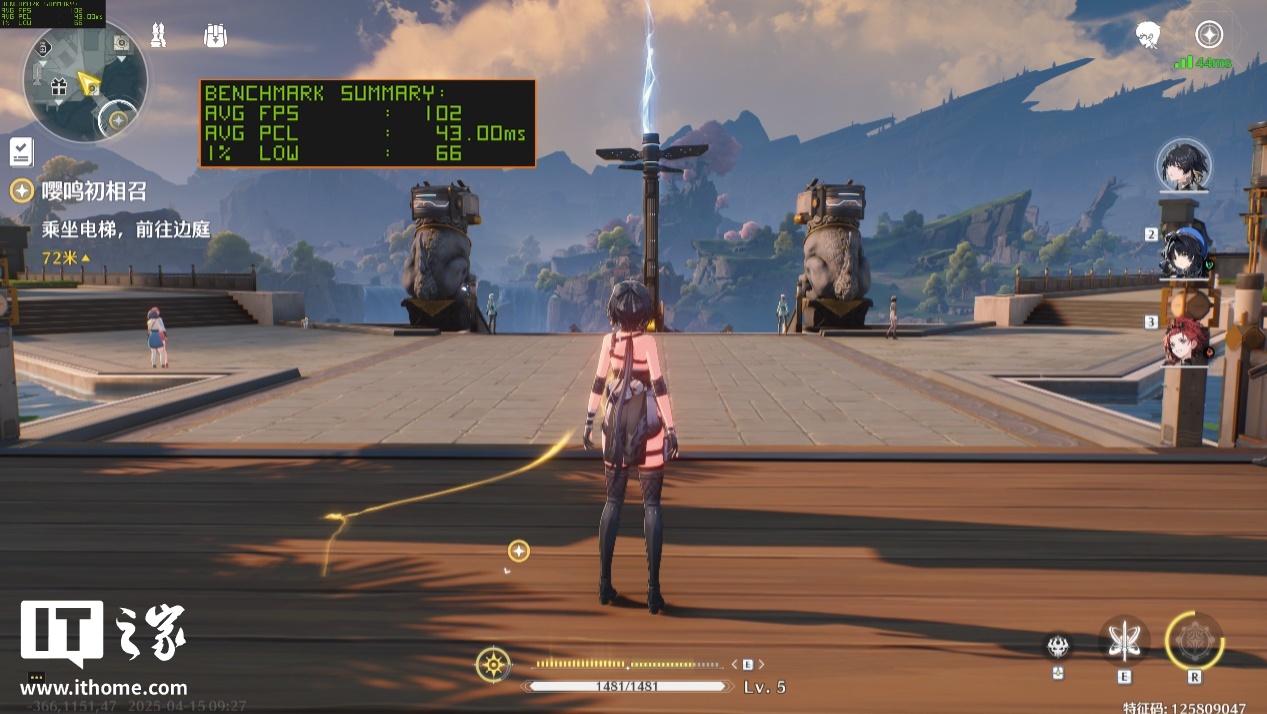Activate the circular emblem ultimate skill

[1194, 641]
